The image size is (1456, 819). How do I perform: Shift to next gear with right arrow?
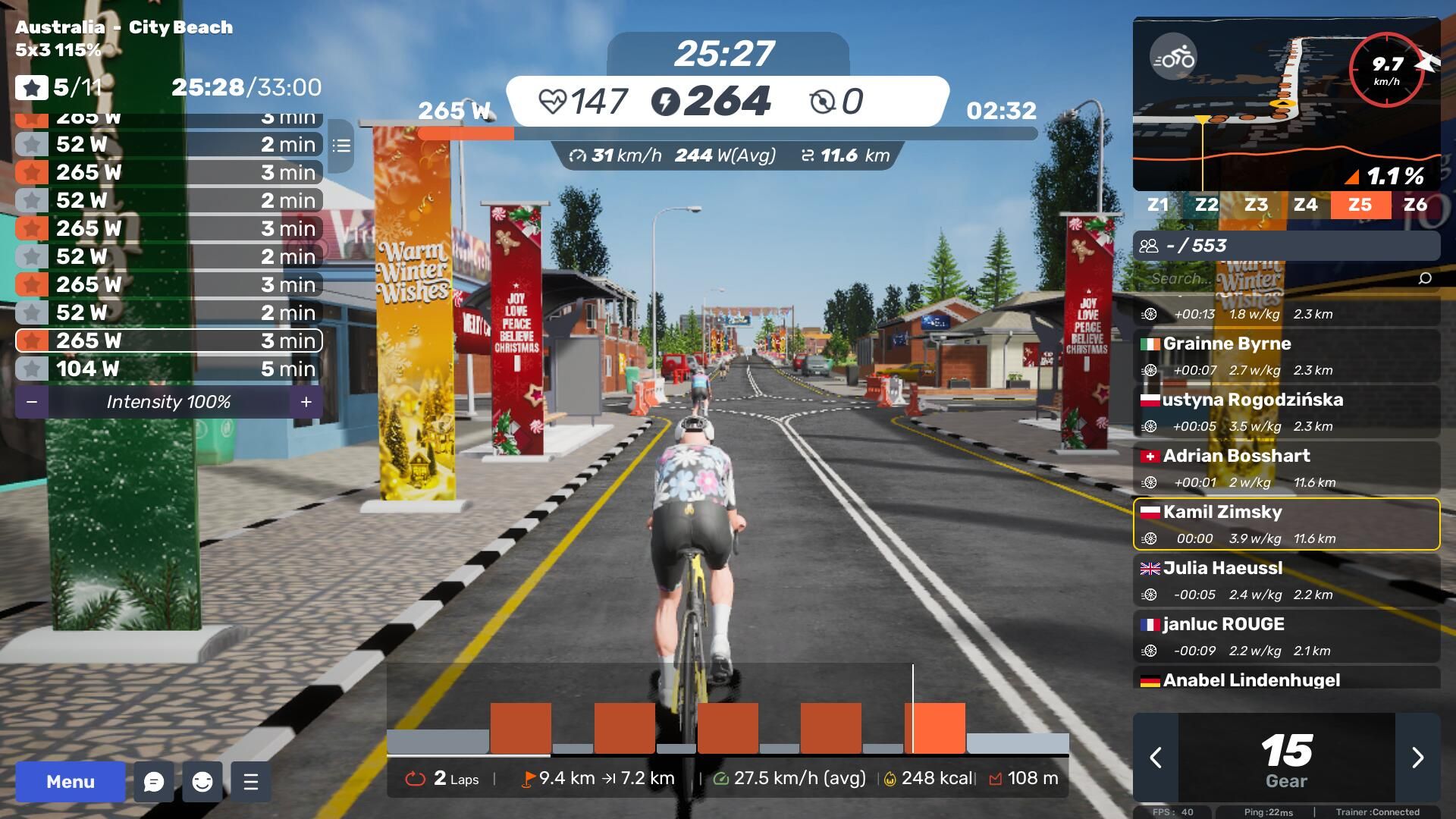(x=1417, y=758)
